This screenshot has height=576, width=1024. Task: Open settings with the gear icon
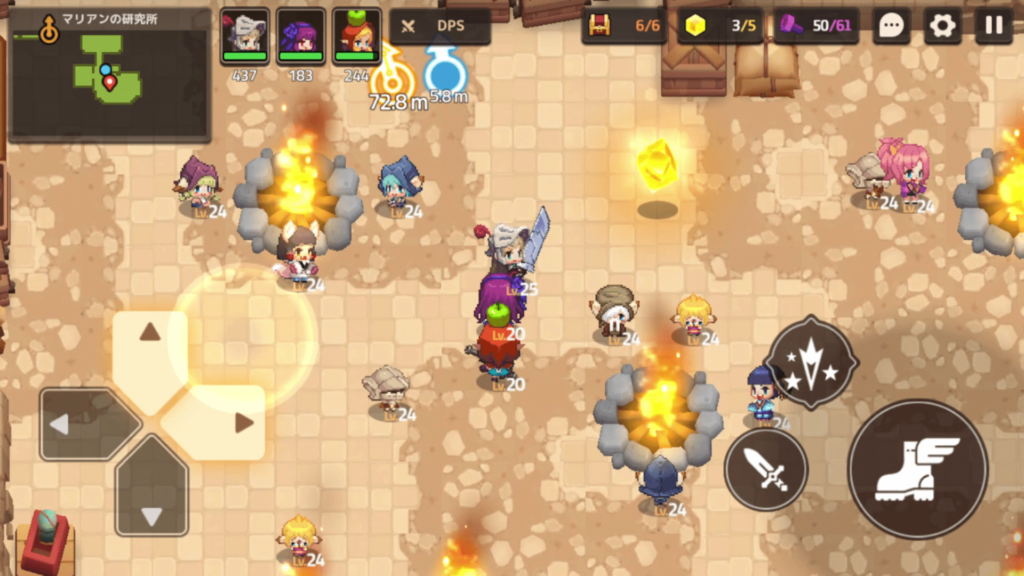coord(942,26)
